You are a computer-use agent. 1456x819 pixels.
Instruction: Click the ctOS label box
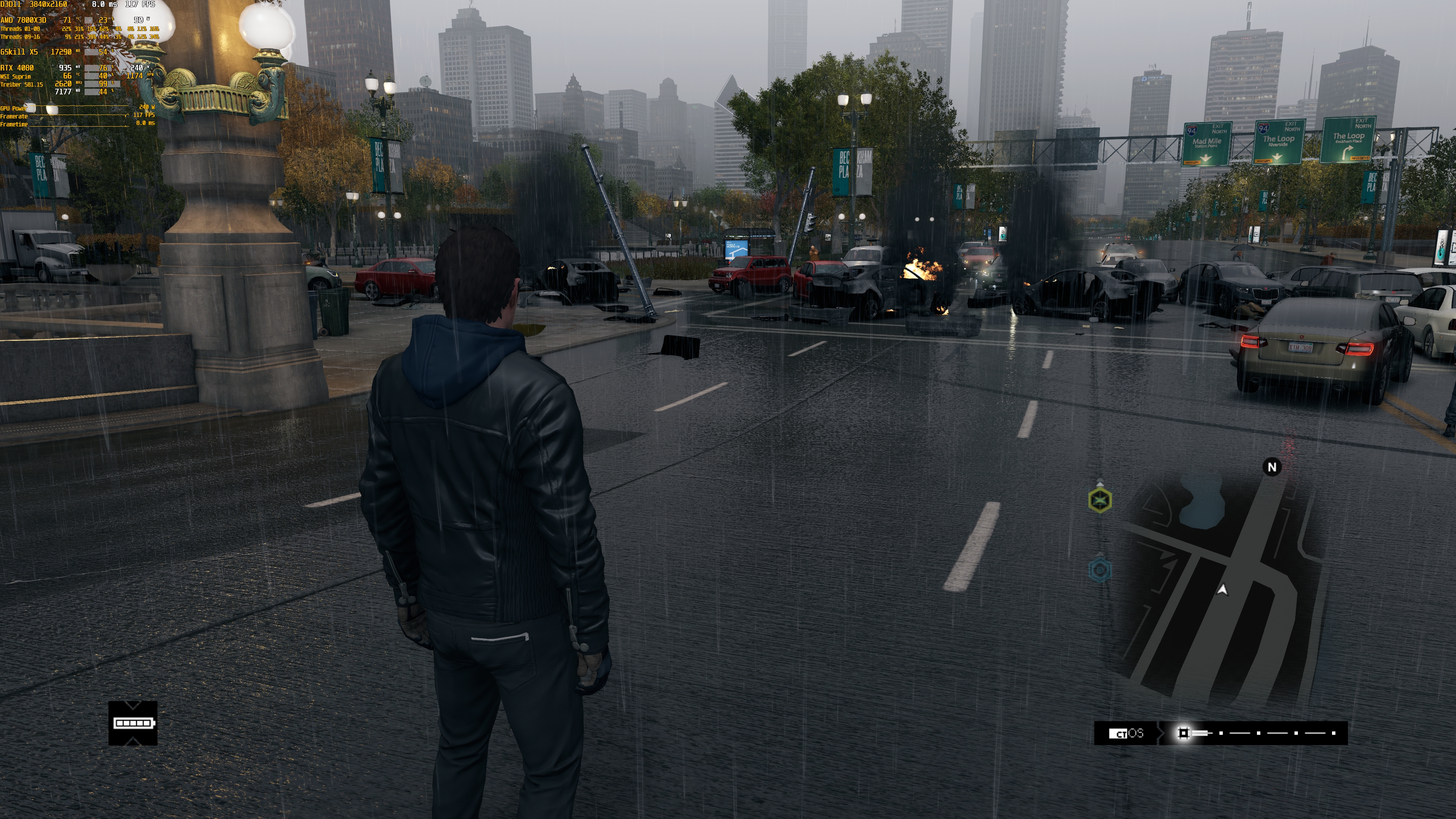pos(1126,733)
